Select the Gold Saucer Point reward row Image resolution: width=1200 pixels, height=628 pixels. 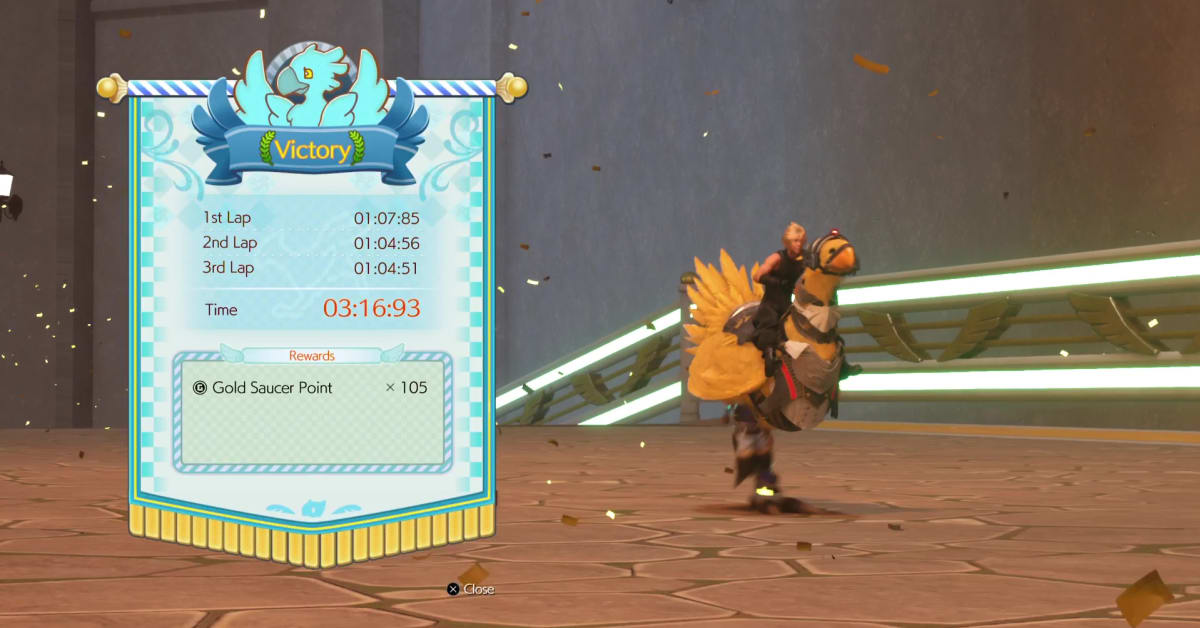pos(311,387)
